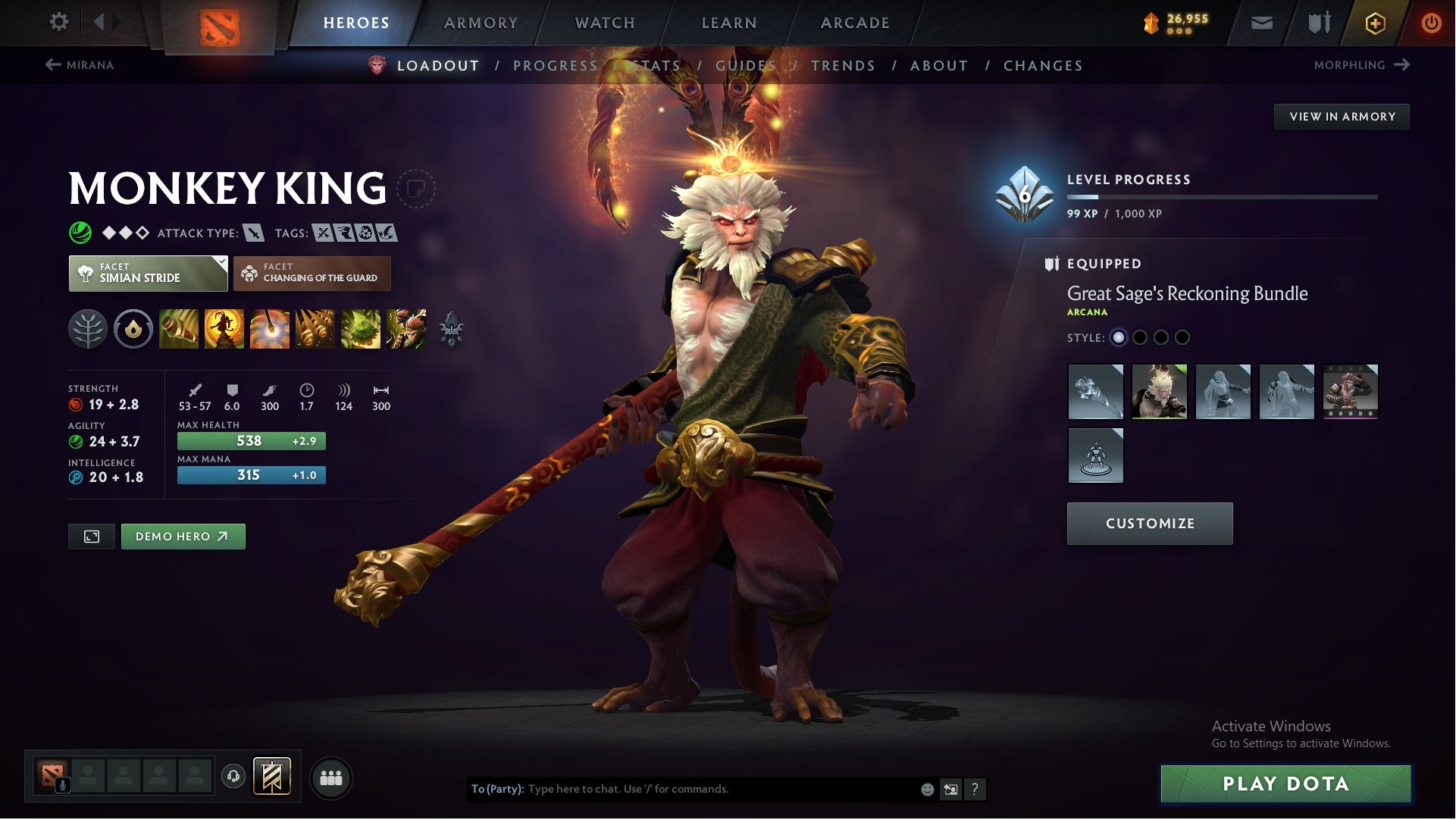This screenshot has width=1456, height=820.
Task: View the Tree Dance ability icon
Action: tap(224, 329)
